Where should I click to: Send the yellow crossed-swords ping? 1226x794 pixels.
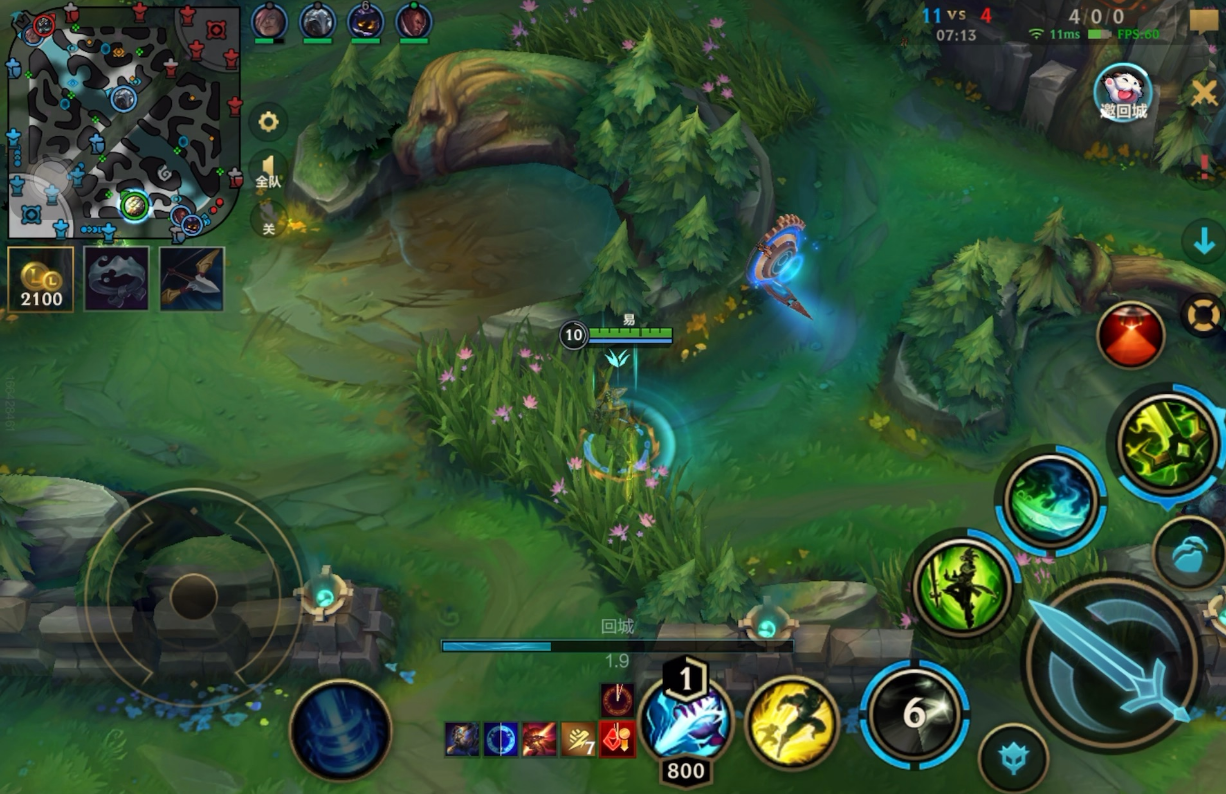[x=1205, y=94]
